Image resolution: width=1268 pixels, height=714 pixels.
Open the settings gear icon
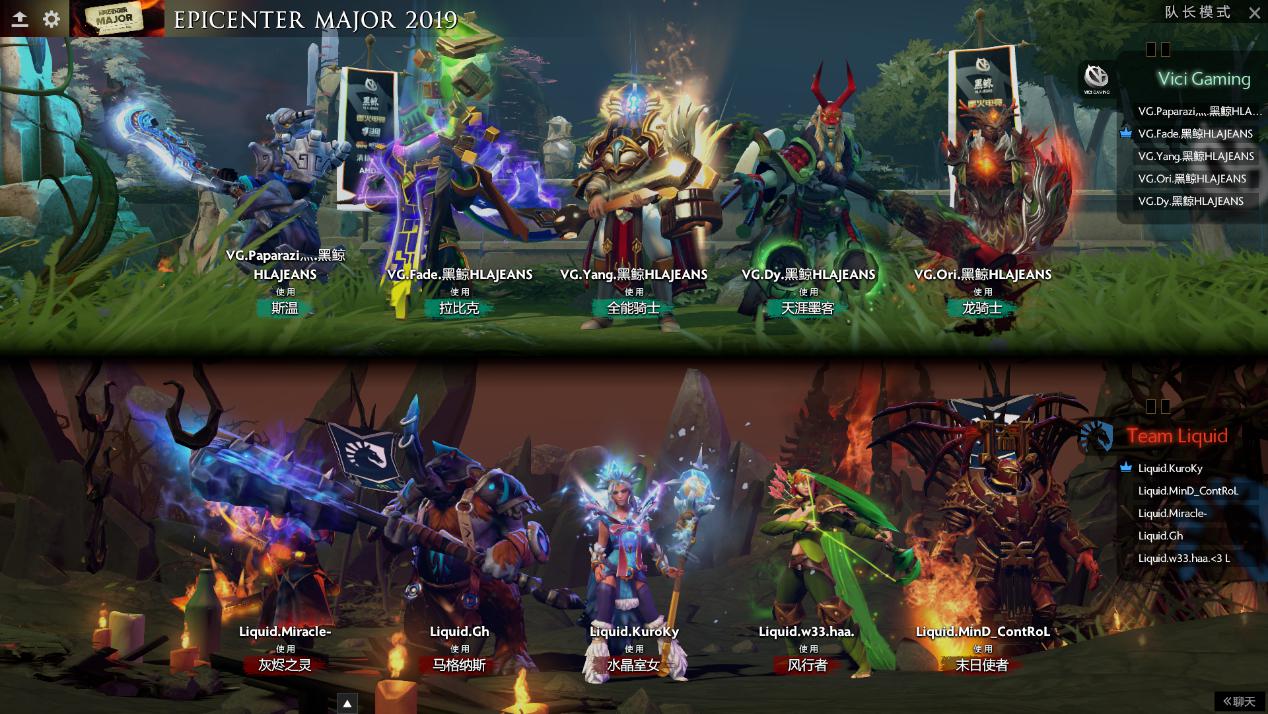coord(51,18)
